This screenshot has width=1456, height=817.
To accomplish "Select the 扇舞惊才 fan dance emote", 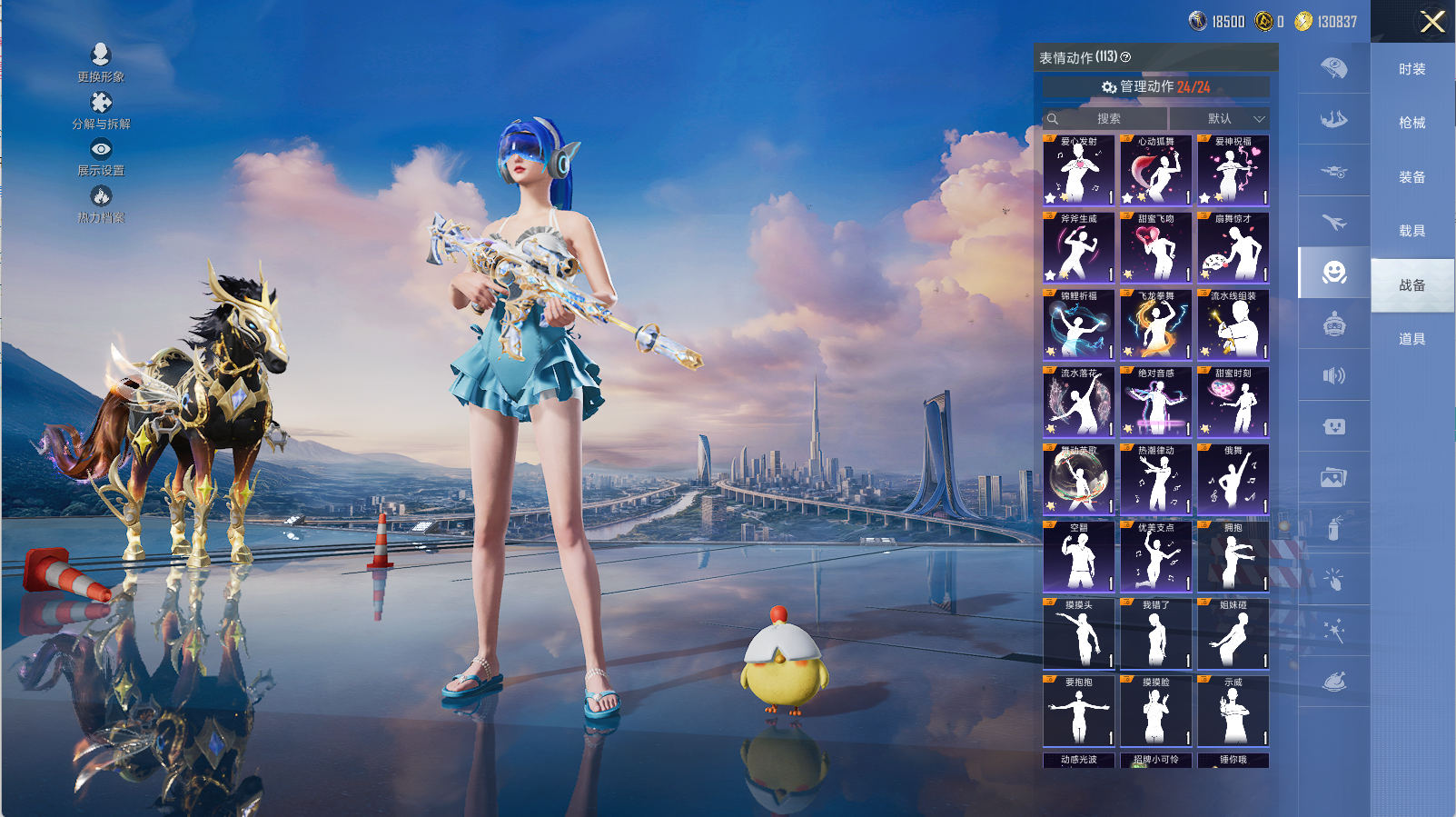I will [x=1233, y=248].
